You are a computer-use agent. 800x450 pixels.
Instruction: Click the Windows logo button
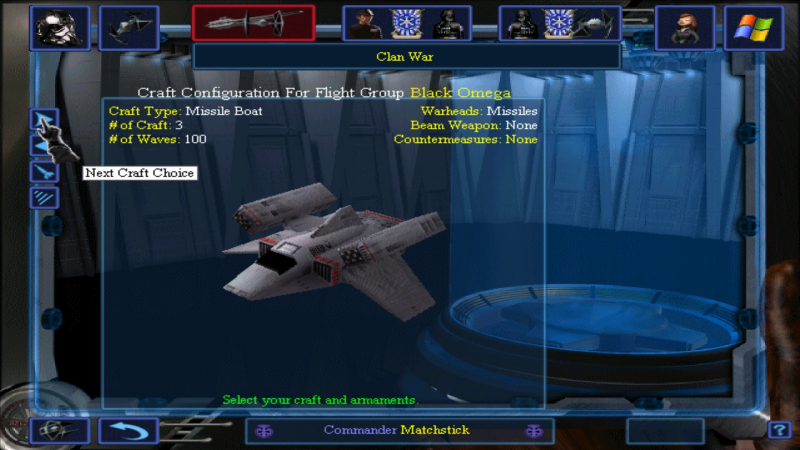click(x=754, y=28)
